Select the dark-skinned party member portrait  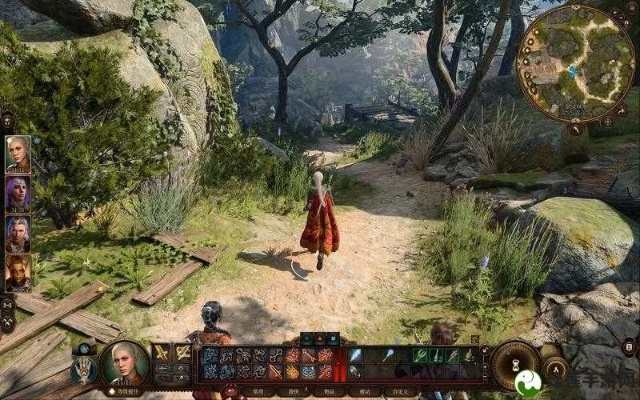18,272
